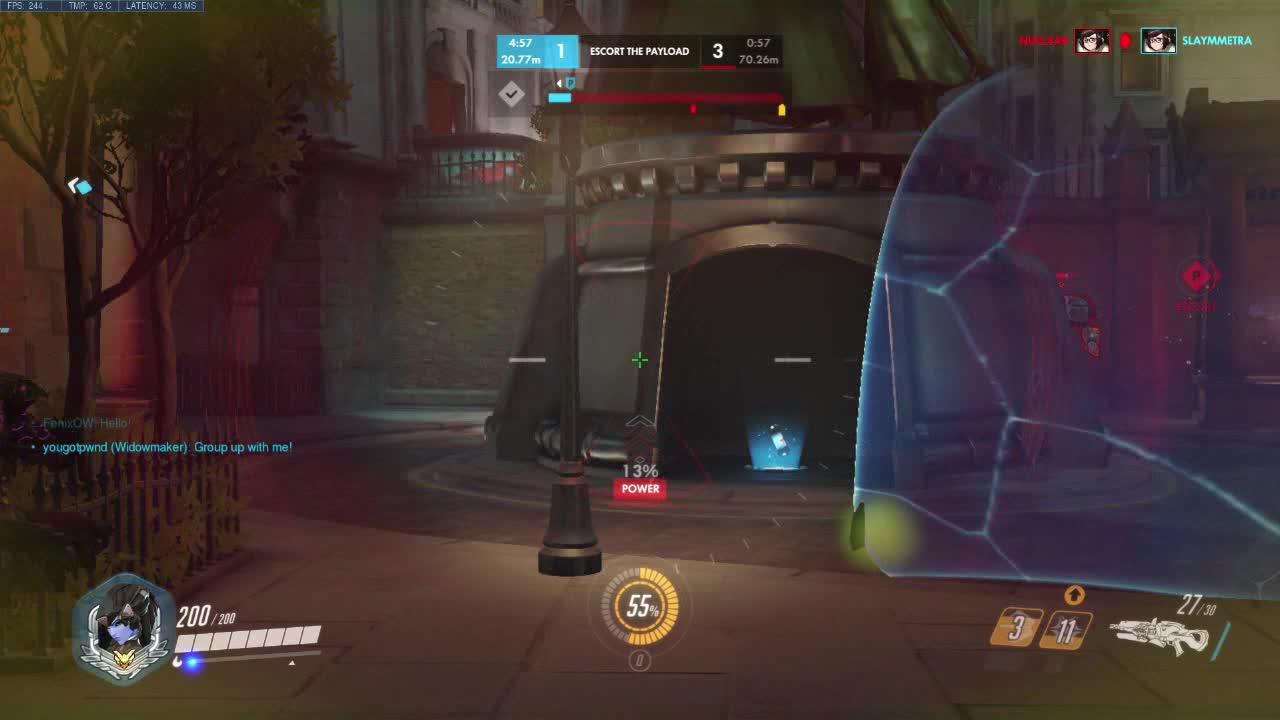
Task: Open the ESCORT THE PAYLOAD objective header
Action: point(638,50)
